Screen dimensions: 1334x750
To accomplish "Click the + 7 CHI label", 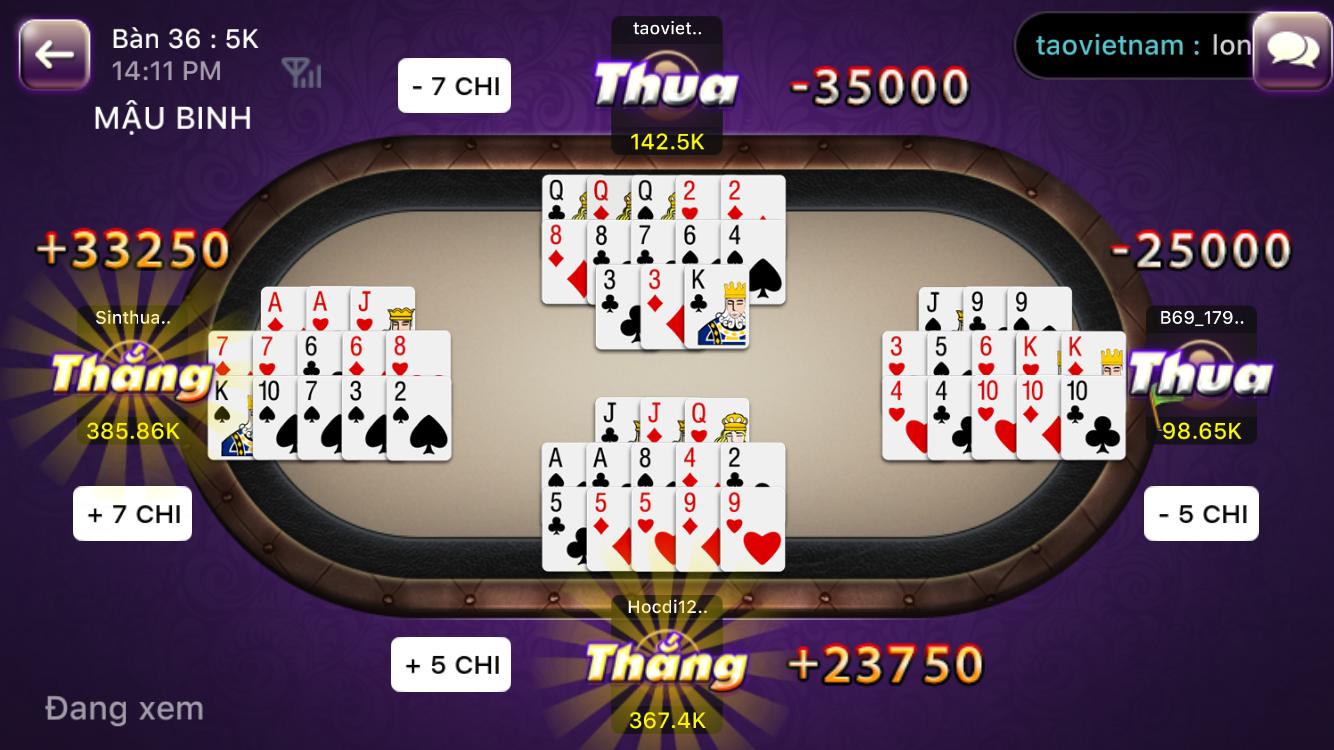I will 132,513.
